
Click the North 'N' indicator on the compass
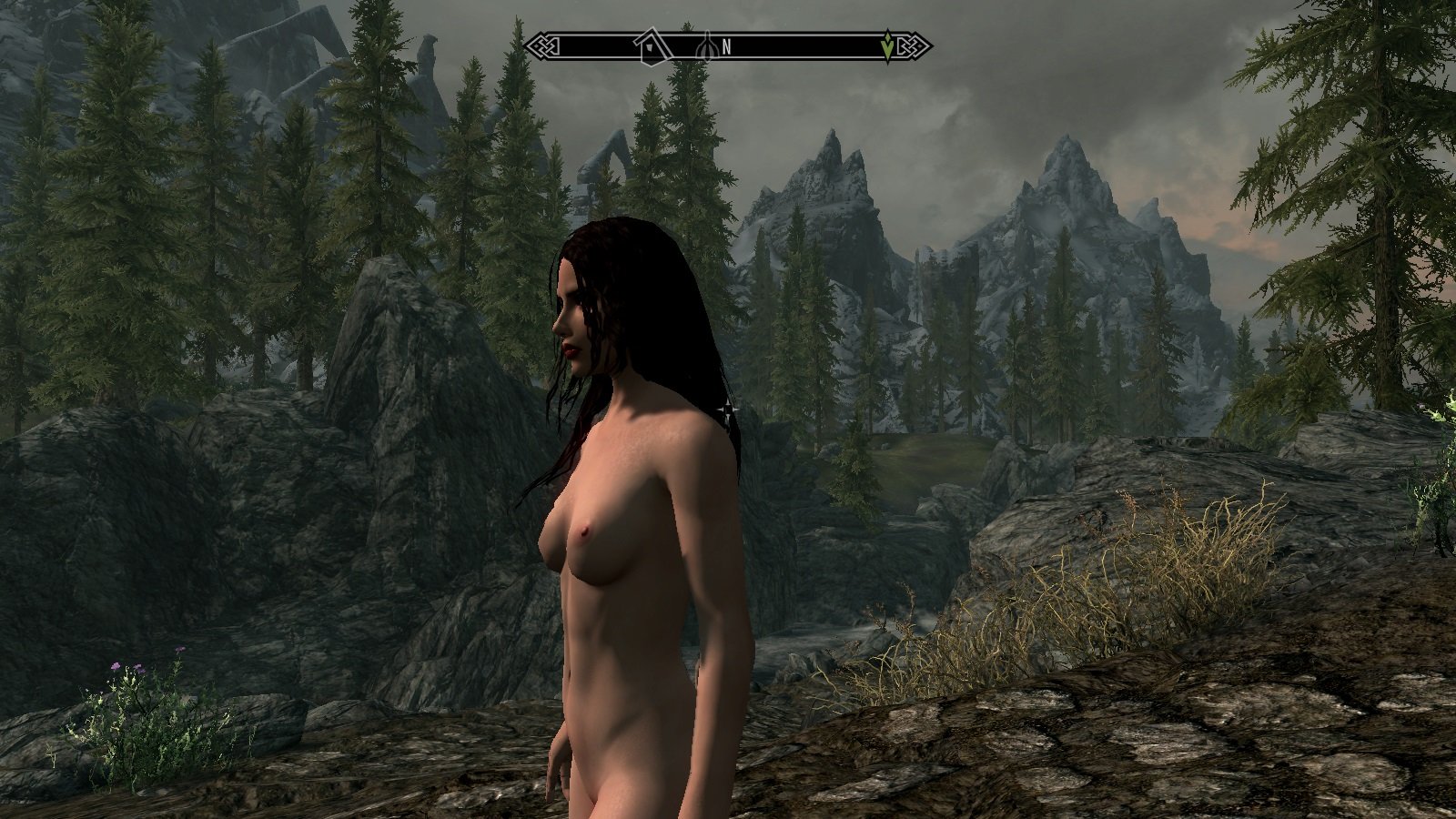coord(726,45)
